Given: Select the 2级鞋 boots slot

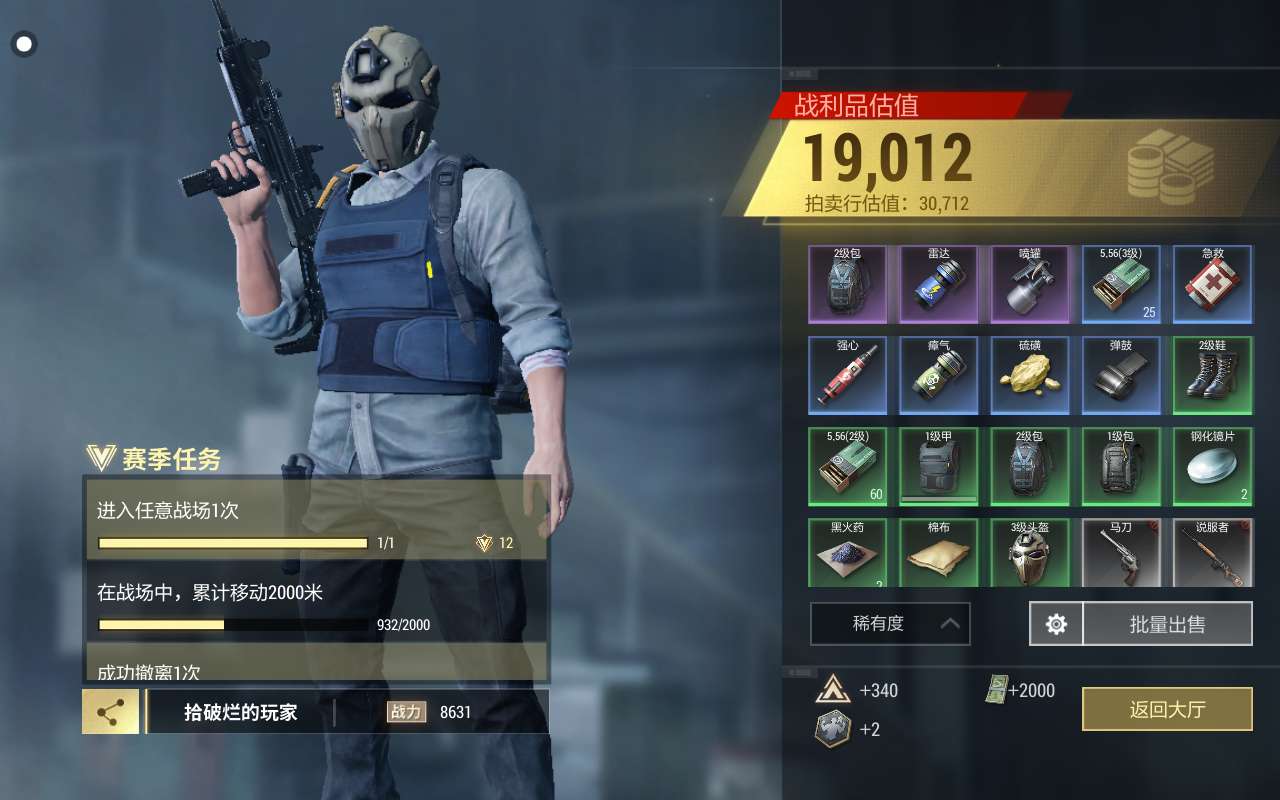Looking at the screenshot, I should 1212,375.
